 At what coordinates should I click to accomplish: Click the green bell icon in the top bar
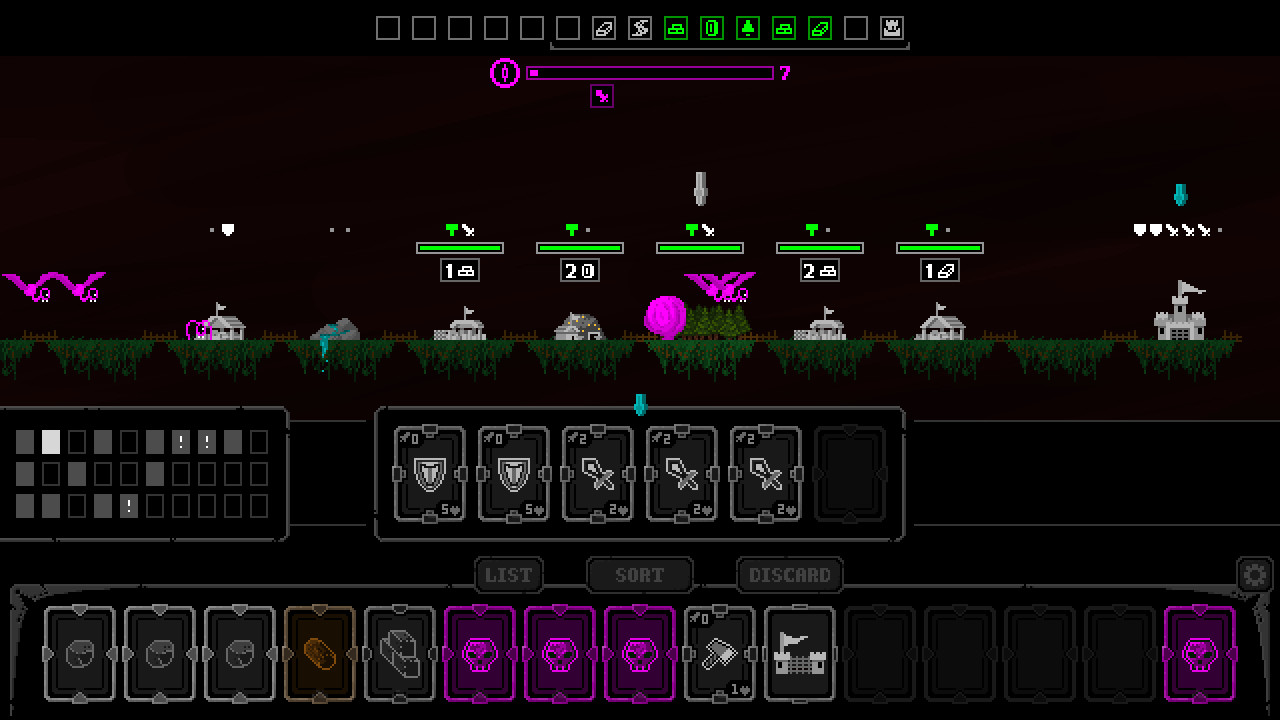748,28
